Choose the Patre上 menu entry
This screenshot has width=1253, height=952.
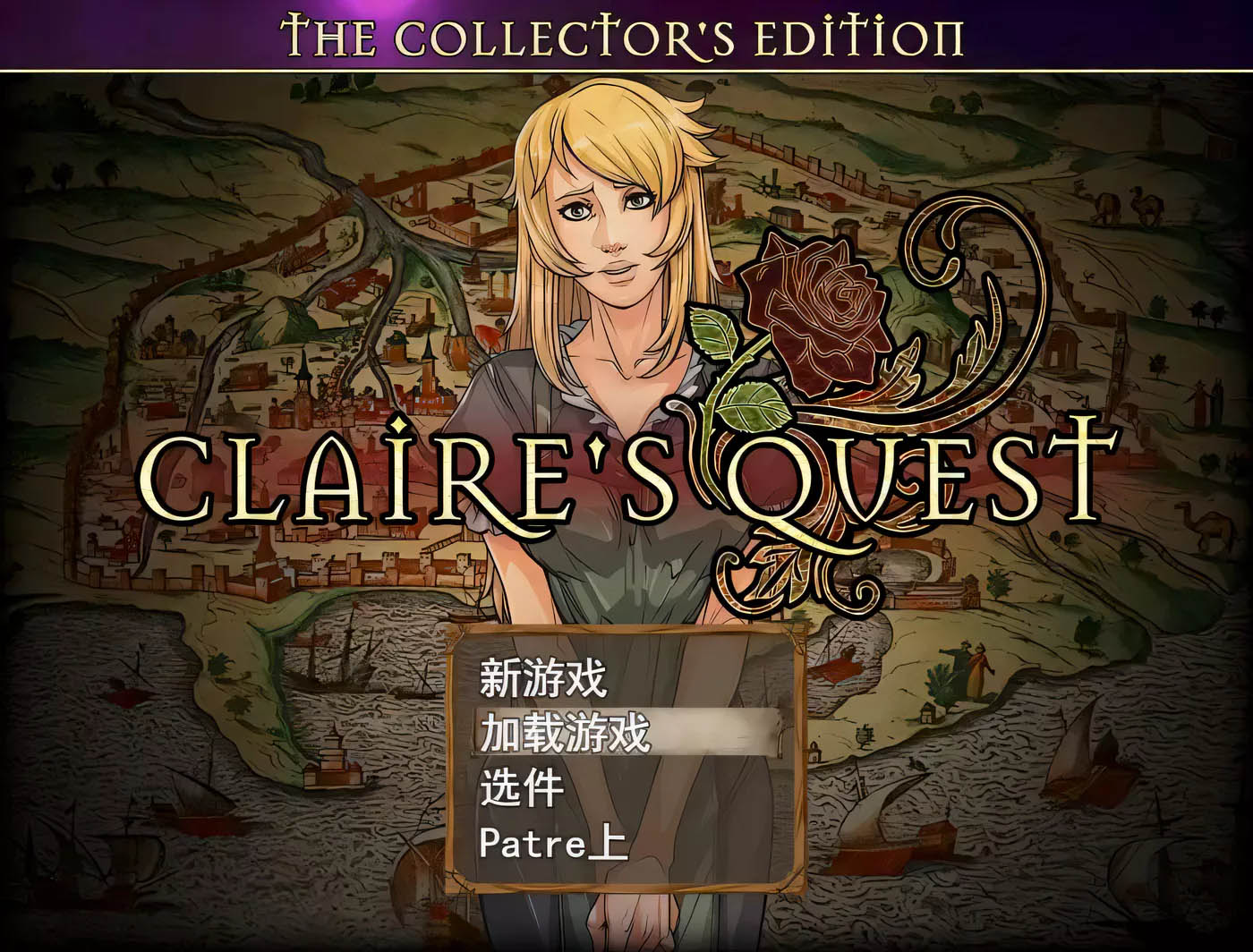pyautogui.click(x=554, y=843)
